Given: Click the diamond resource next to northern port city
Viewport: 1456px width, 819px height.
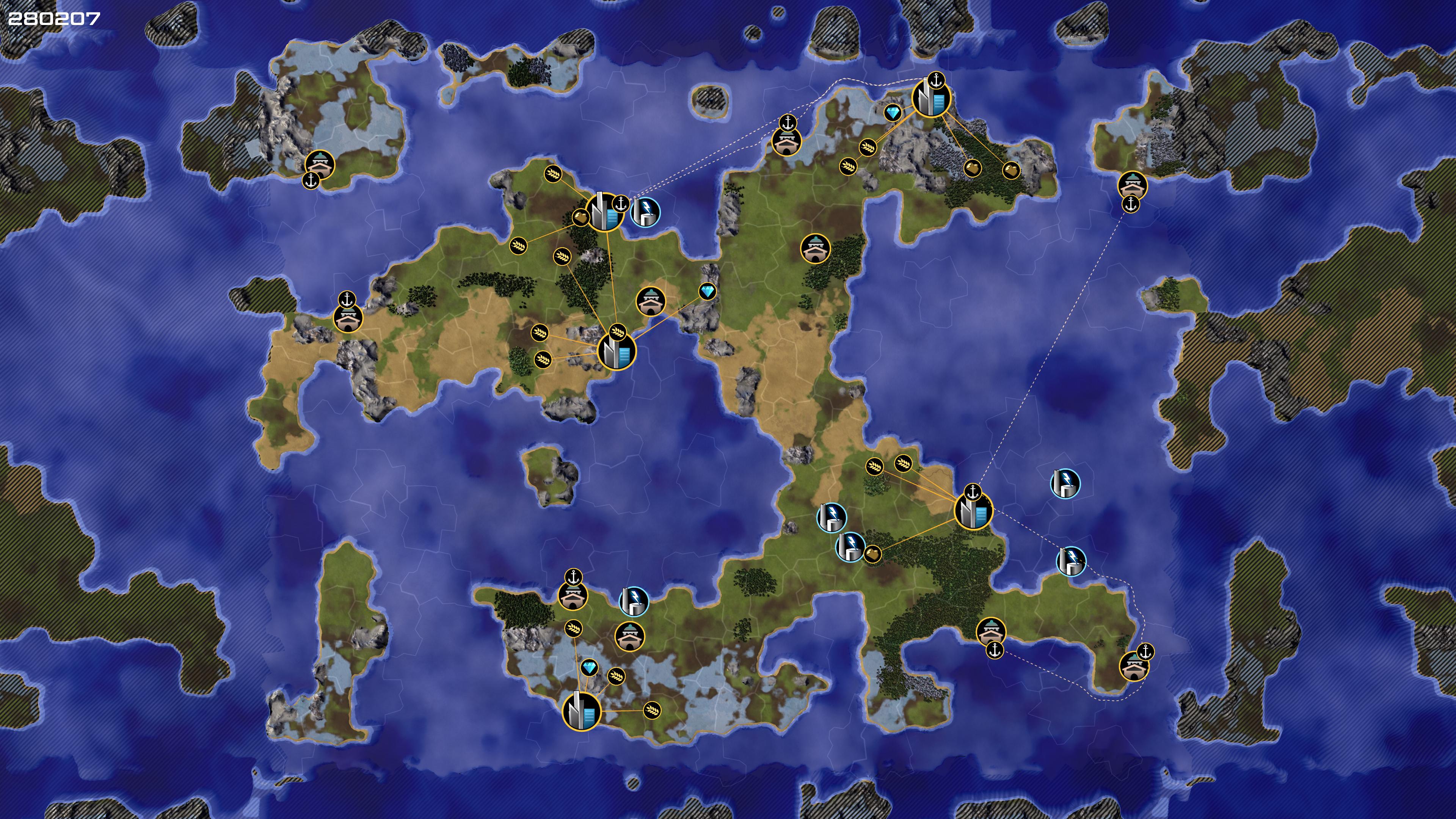Looking at the screenshot, I should click(893, 113).
